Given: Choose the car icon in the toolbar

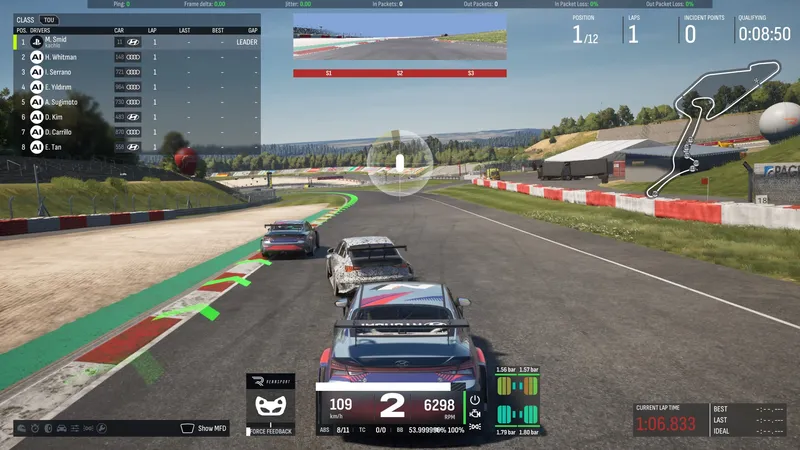Looking at the screenshot, I should (x=62, y=428).
